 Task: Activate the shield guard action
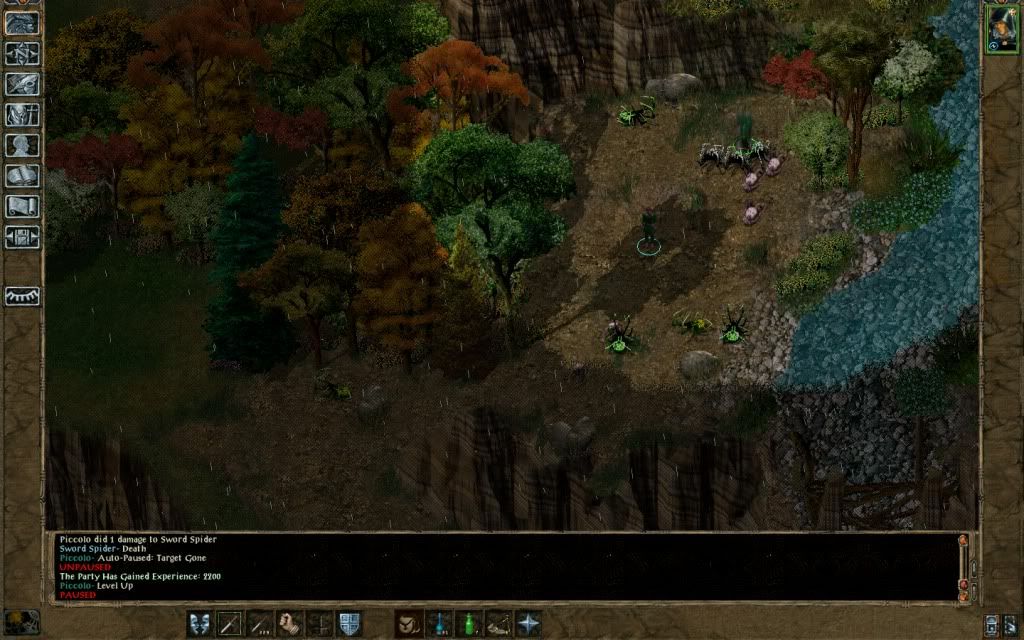pos(349,623)
